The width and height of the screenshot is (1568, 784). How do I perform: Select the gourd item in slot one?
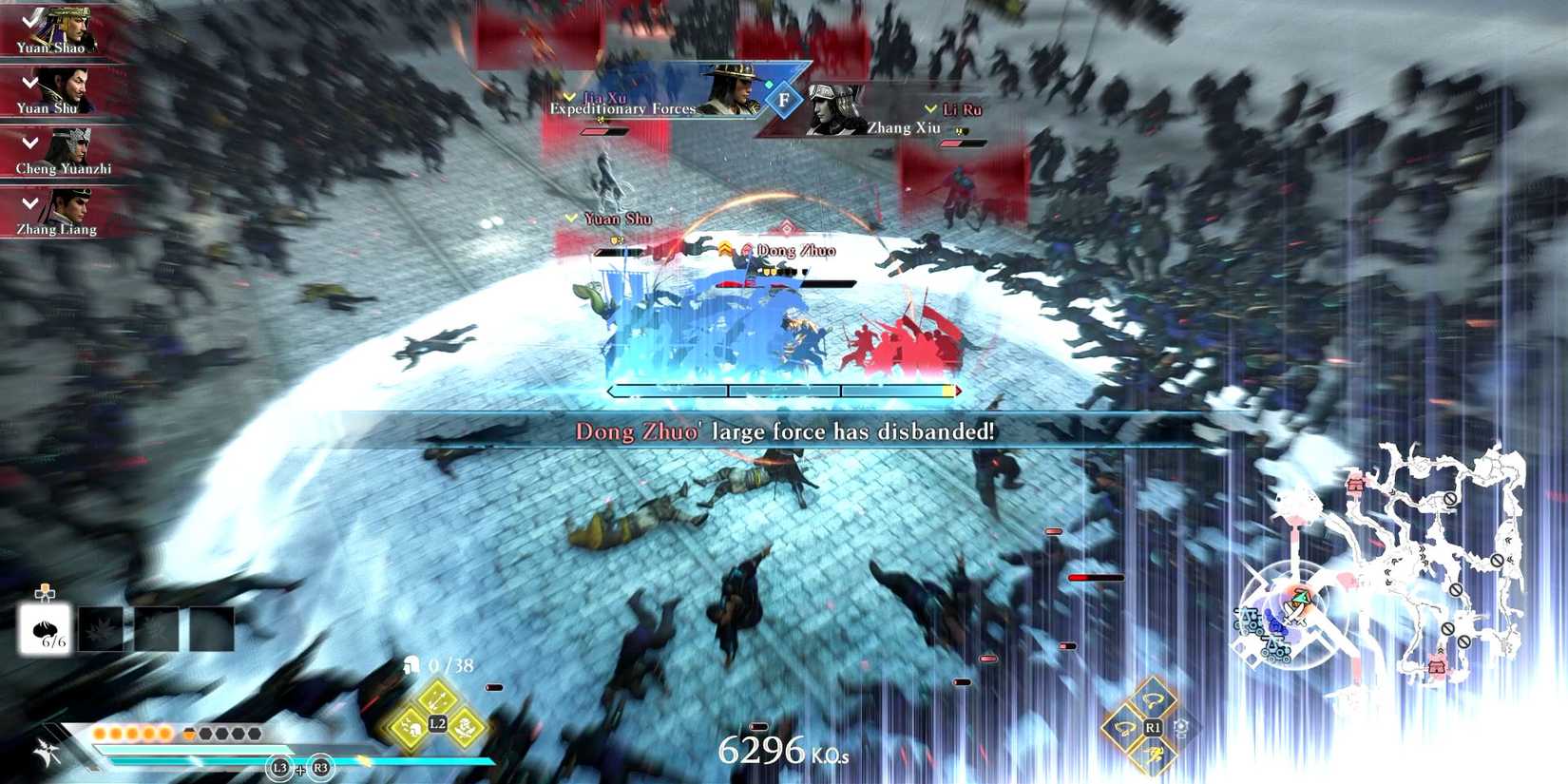click(x=45, y=627)
